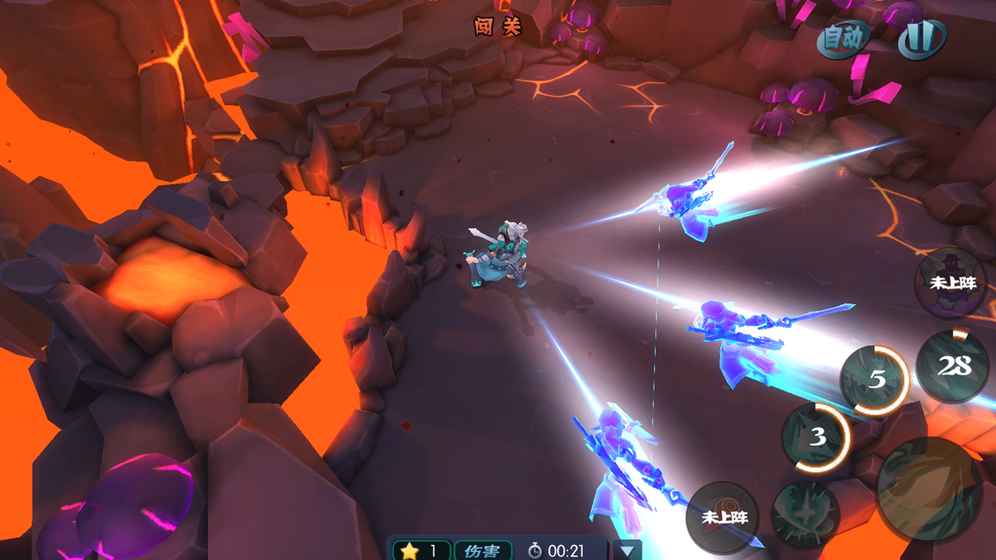The width and height of the screenshot is (996, 560).
Task: Use the skill showing cooldown 3
Action: click(817, 437)
